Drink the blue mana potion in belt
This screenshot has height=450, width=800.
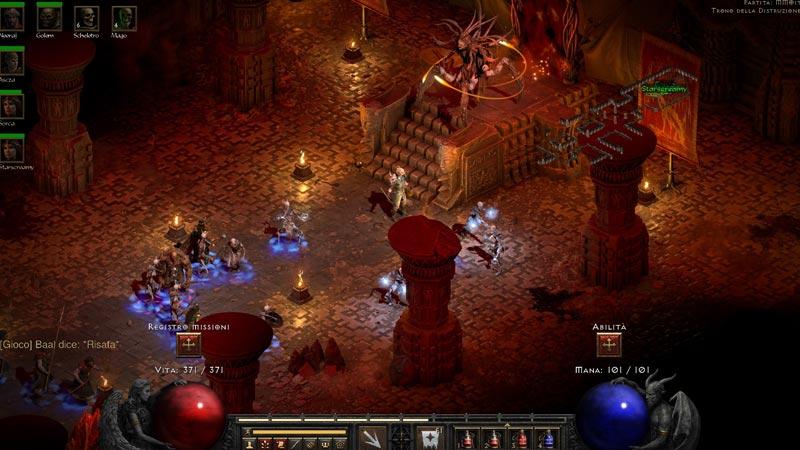[547, 438]
